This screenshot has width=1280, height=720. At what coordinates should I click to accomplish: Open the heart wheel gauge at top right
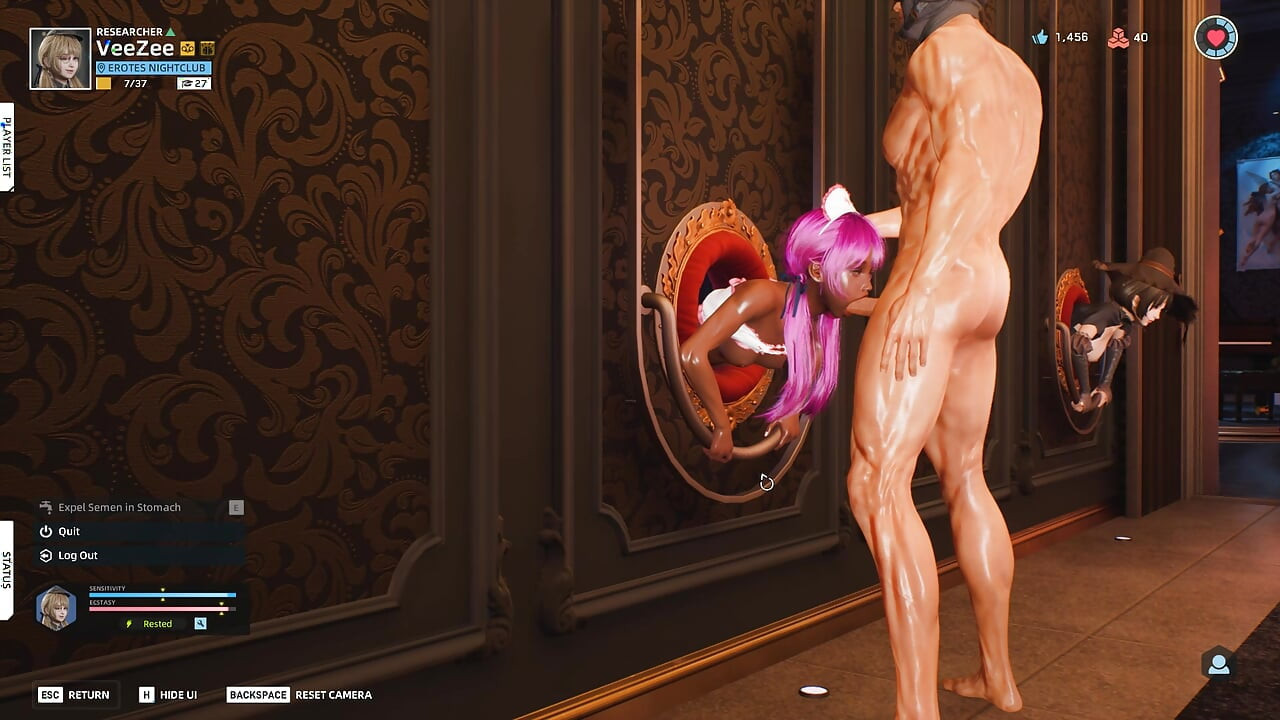[1216, 38]
